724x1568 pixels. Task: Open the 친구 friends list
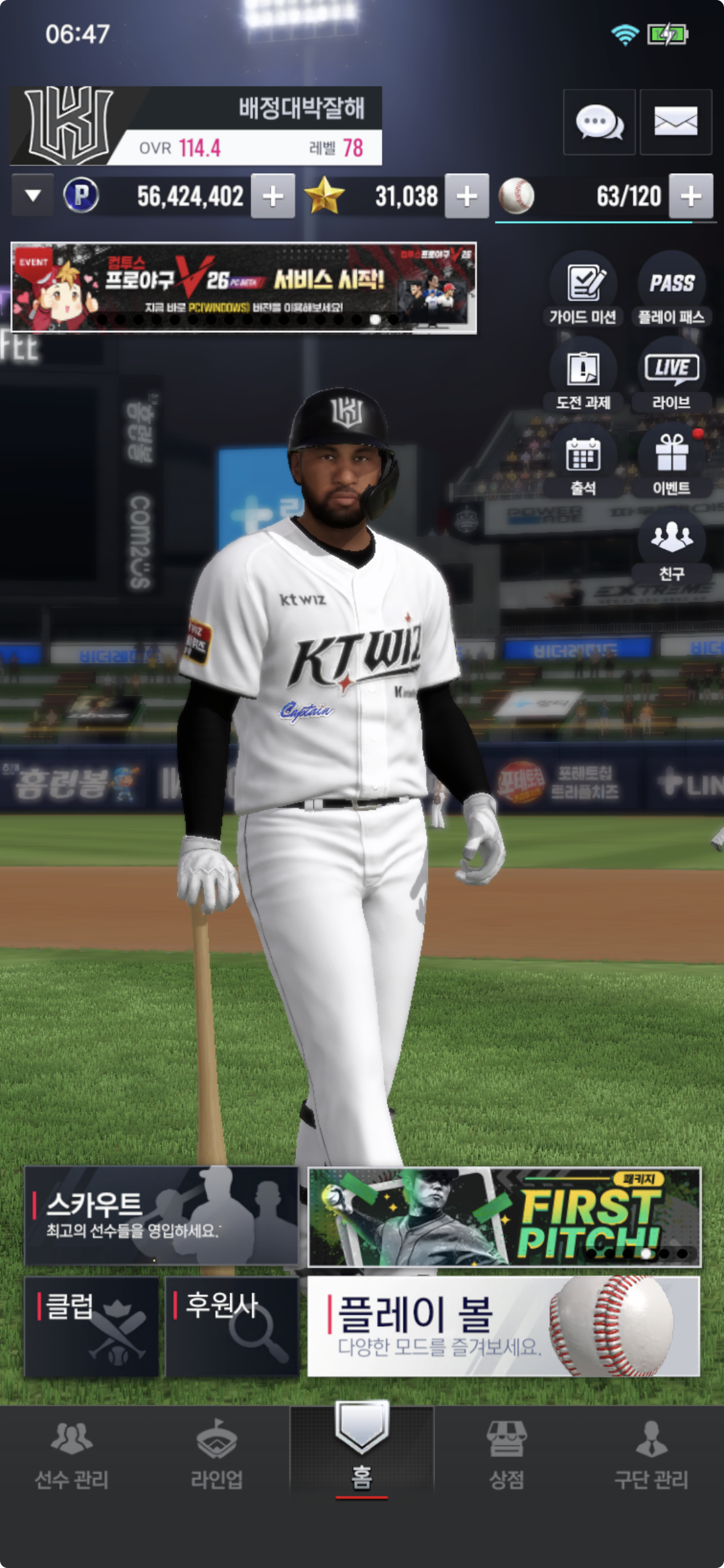tap(671, 545)
